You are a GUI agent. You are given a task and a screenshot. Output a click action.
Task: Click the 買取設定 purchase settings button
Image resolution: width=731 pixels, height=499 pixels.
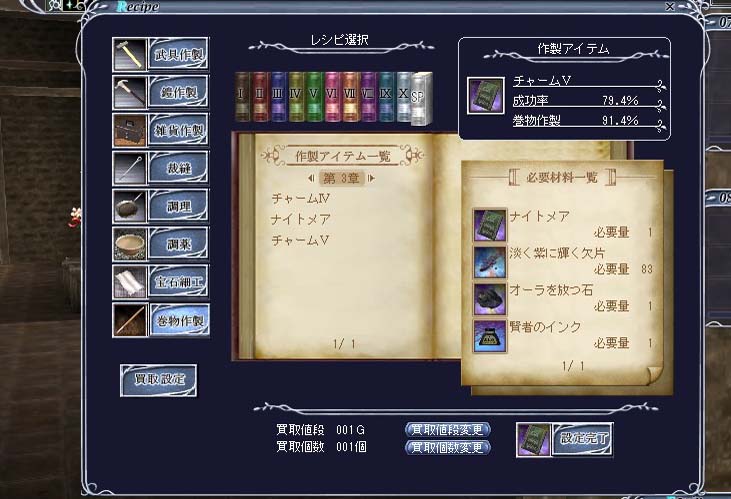pyautogui.click(x=159, y=379)
